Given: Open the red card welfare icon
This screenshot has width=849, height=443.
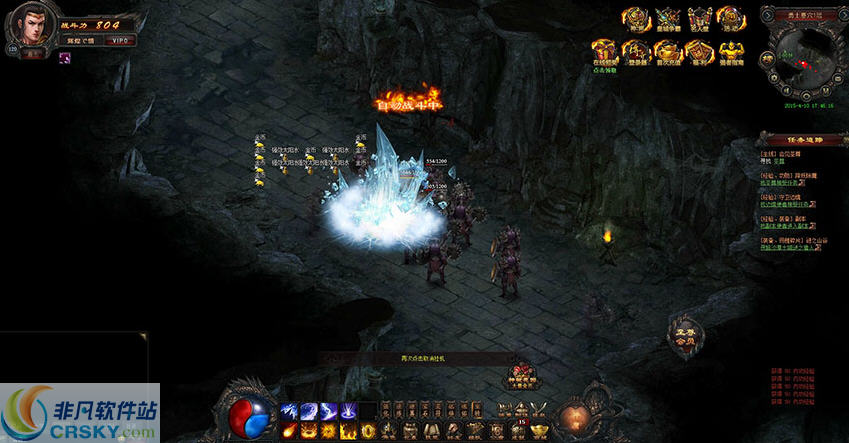Looking at the screenshot, I should tap(699, 51).
